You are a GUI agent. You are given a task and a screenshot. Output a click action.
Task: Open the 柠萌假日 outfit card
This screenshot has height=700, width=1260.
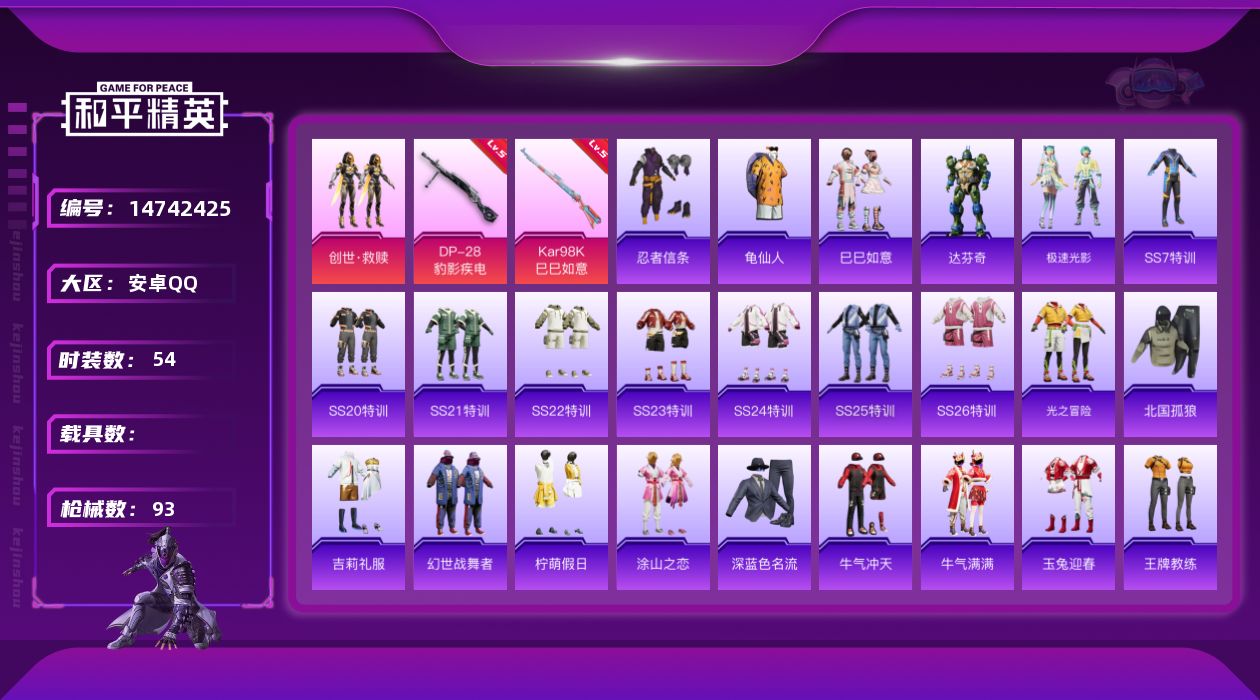(561, 517)
